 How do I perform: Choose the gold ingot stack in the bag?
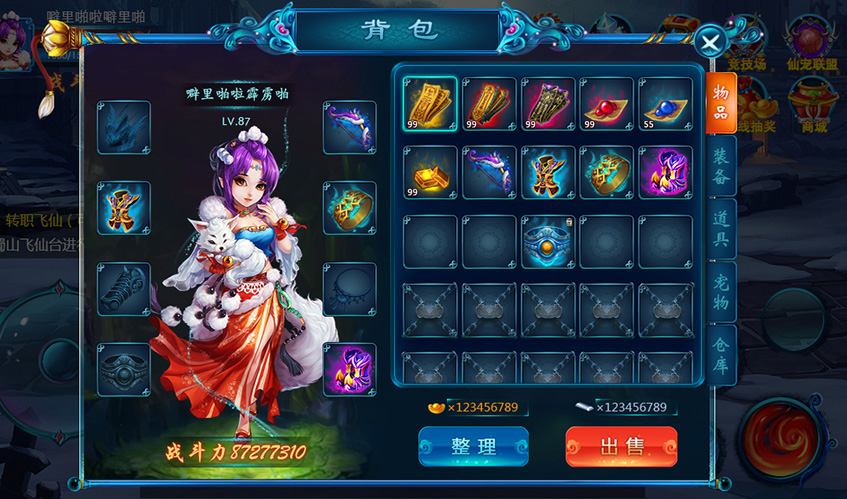431,172
